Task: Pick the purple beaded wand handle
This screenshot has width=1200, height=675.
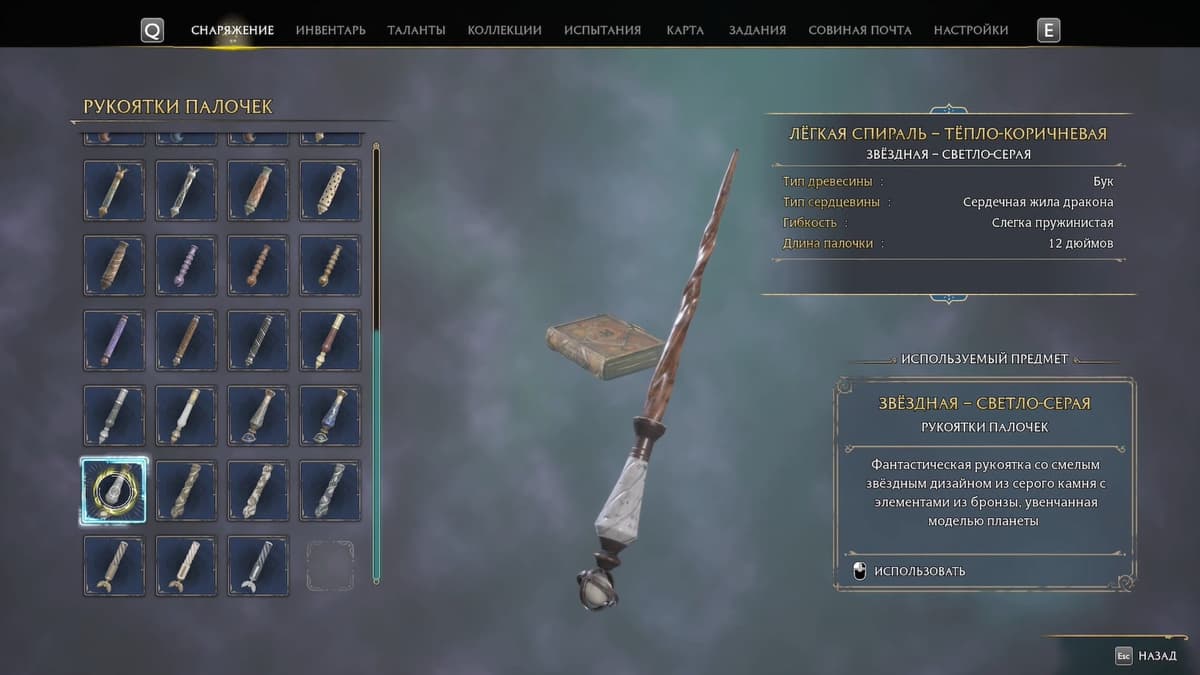Action: pos(186,265)
